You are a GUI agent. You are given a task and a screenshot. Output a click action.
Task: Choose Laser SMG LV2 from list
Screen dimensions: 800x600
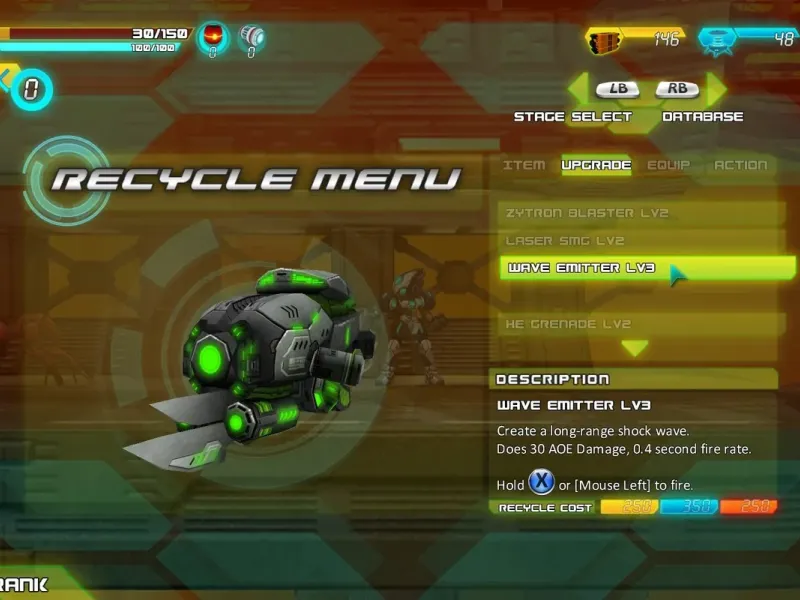click(640, 241)
